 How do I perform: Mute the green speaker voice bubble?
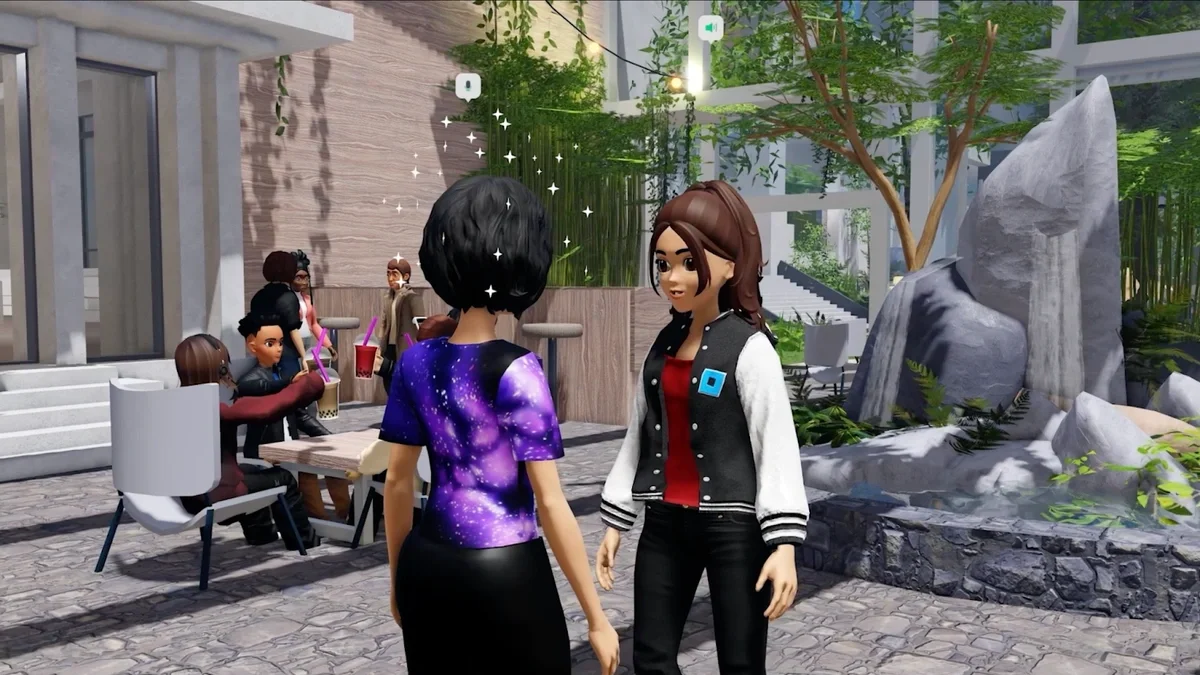[710, 28]
